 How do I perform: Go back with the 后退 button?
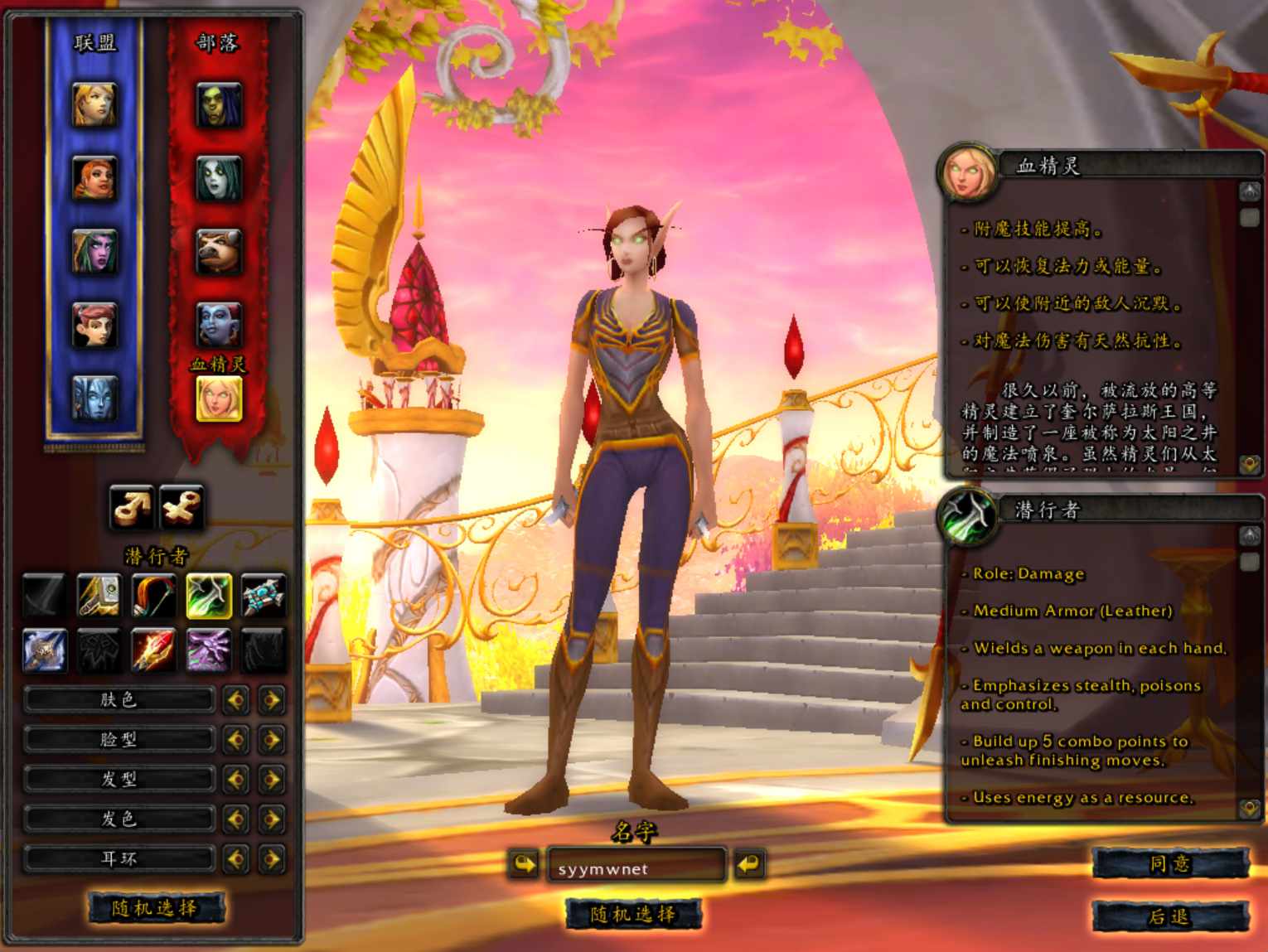(x=1169, y=916)
